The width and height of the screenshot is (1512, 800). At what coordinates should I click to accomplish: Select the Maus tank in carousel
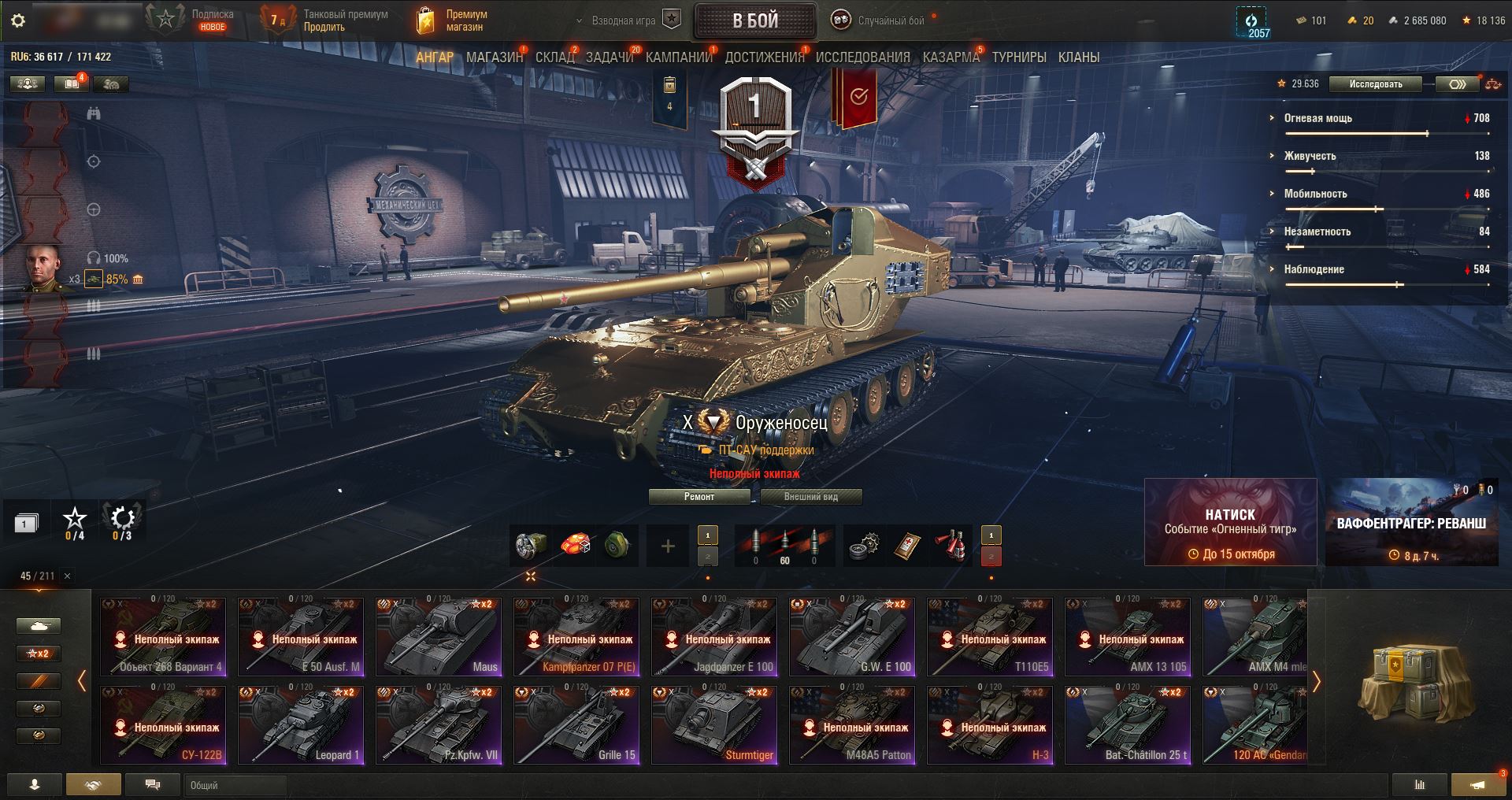(x=439, y=636)
